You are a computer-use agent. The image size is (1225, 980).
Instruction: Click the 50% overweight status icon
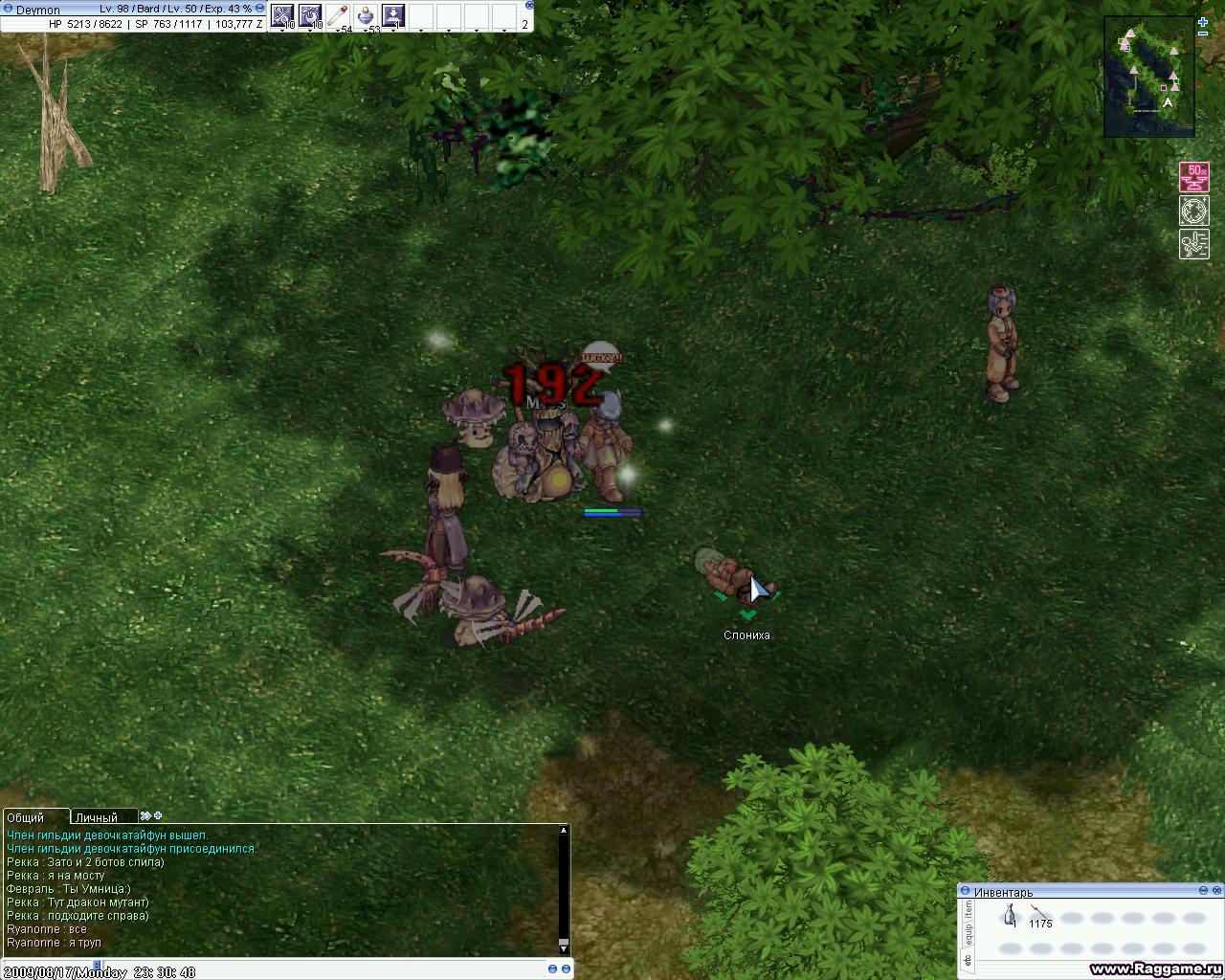click(x=1193, y=177)
